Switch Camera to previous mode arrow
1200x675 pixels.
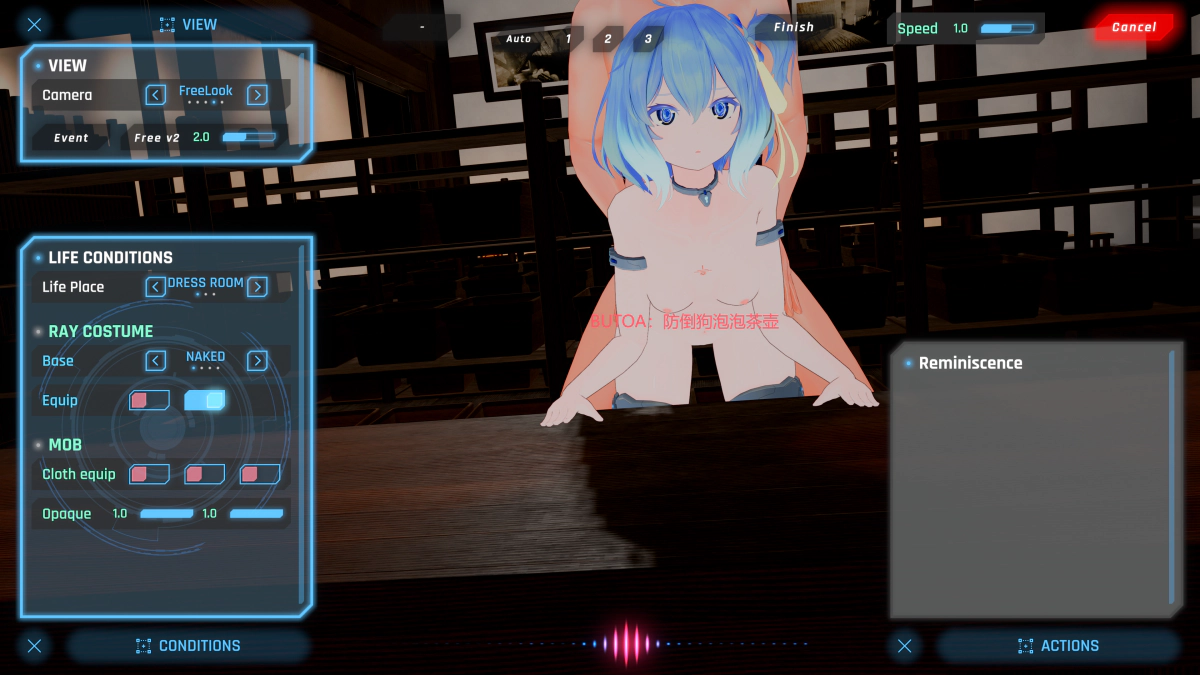(x=156, y=95)
